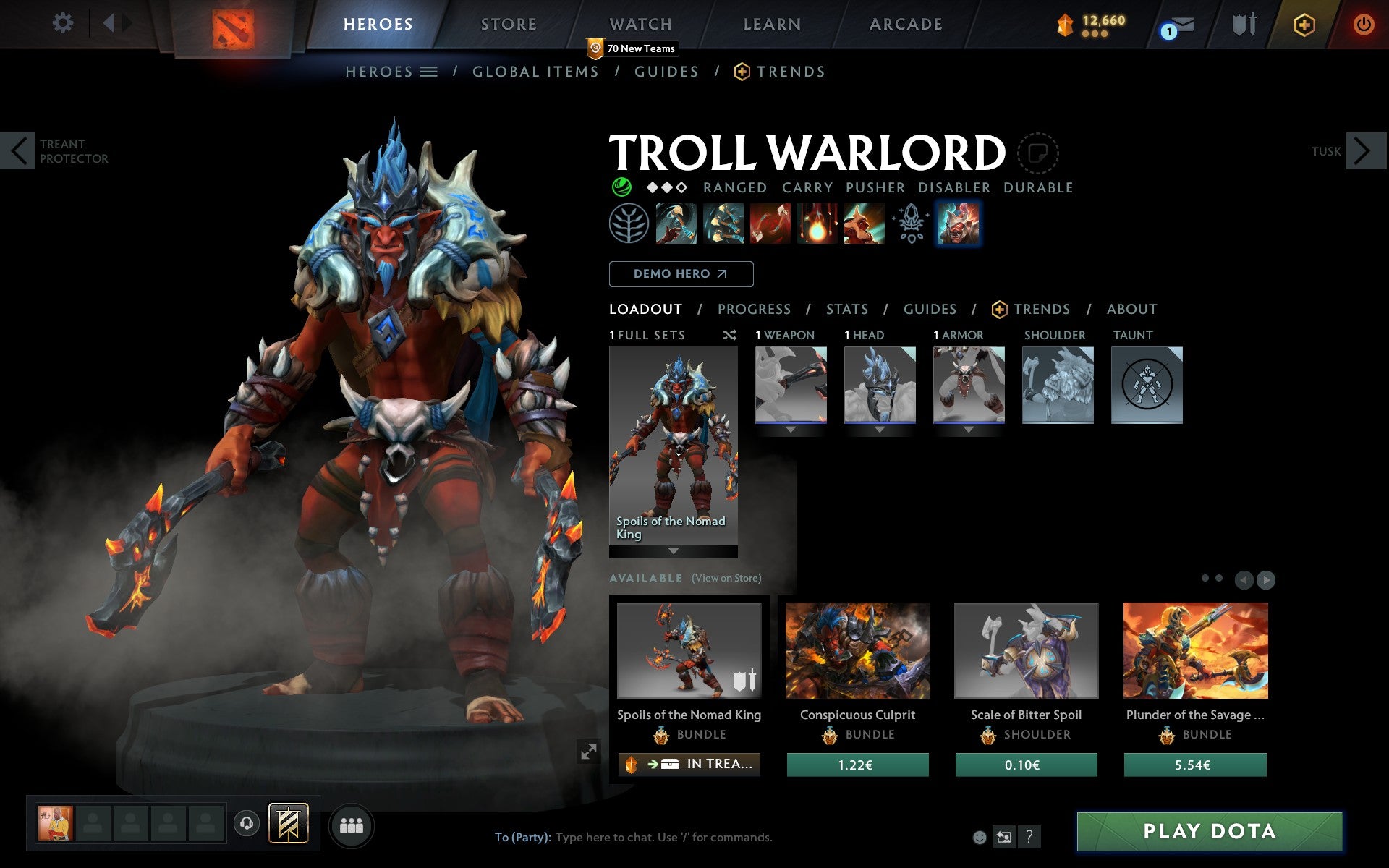The height and width of the screenshot is (868, 1389).
Task: Open the Aghanim's Scepter upgrade icon
Action: 911,224
